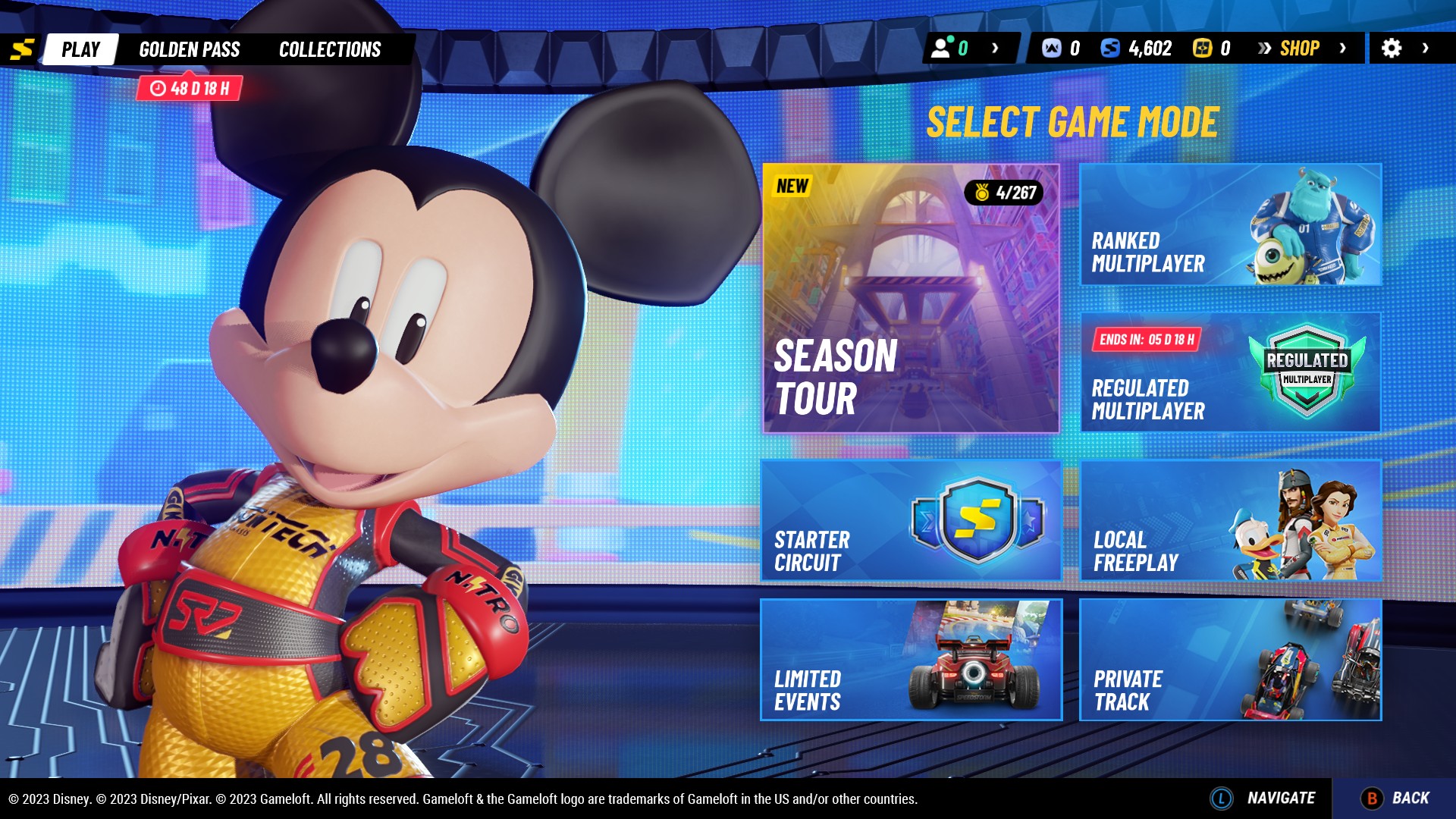Expand the friends panel with its chevron
The image size is (1456, 819).
(993, 48)
